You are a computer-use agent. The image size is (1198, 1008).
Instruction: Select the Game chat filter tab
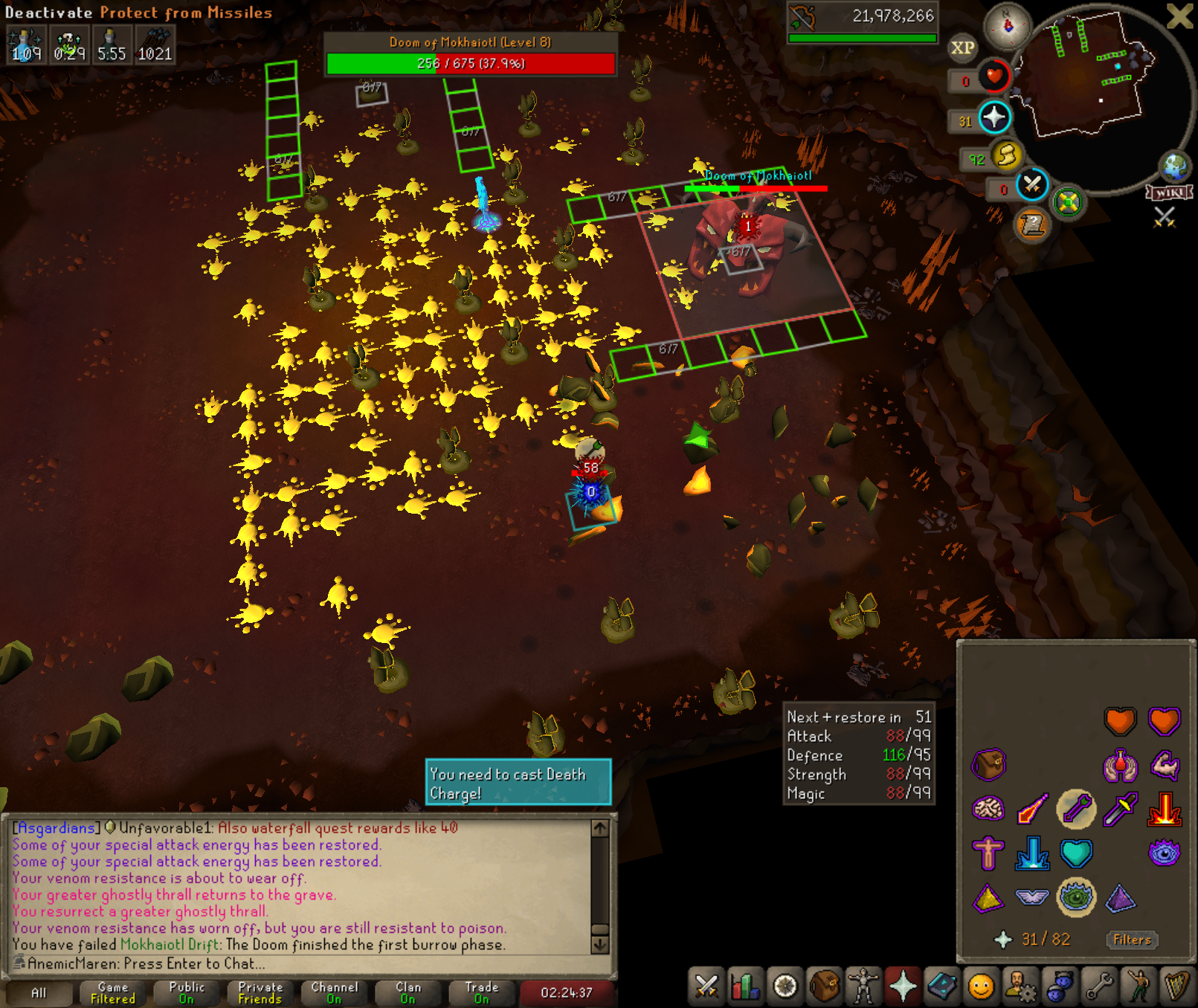113,992
